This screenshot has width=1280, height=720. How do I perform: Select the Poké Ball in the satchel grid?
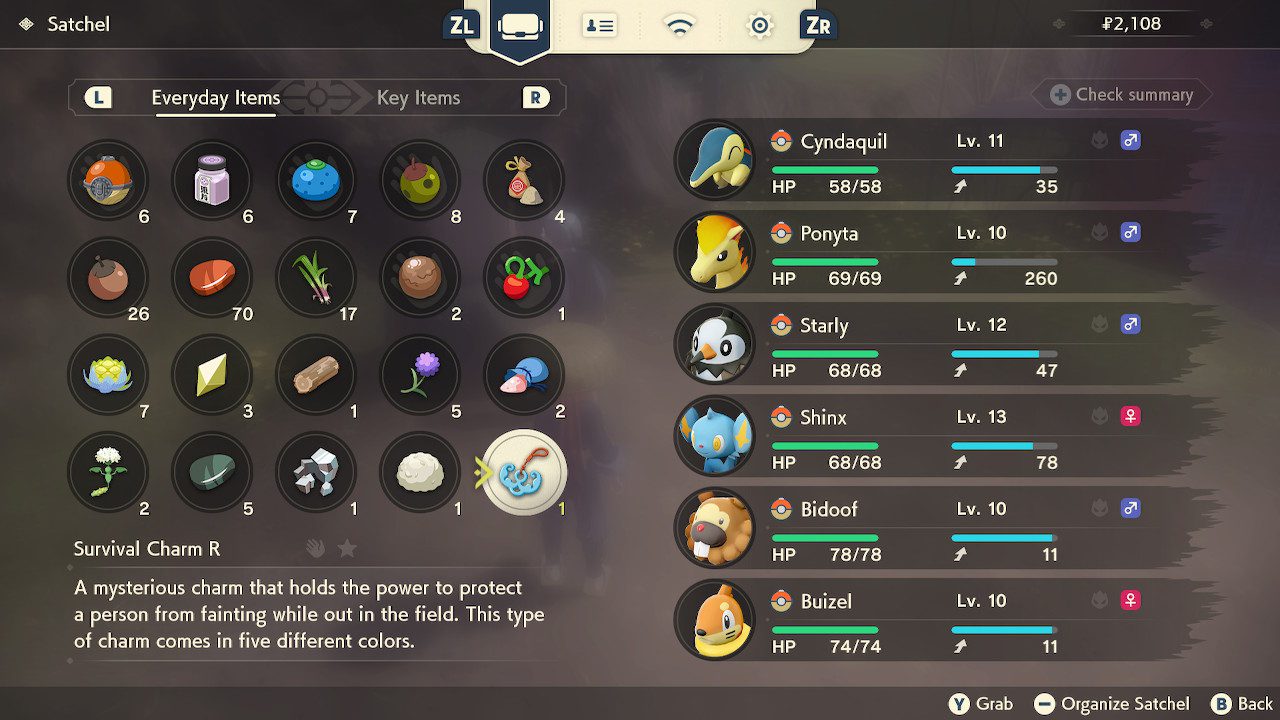[108, 180]
